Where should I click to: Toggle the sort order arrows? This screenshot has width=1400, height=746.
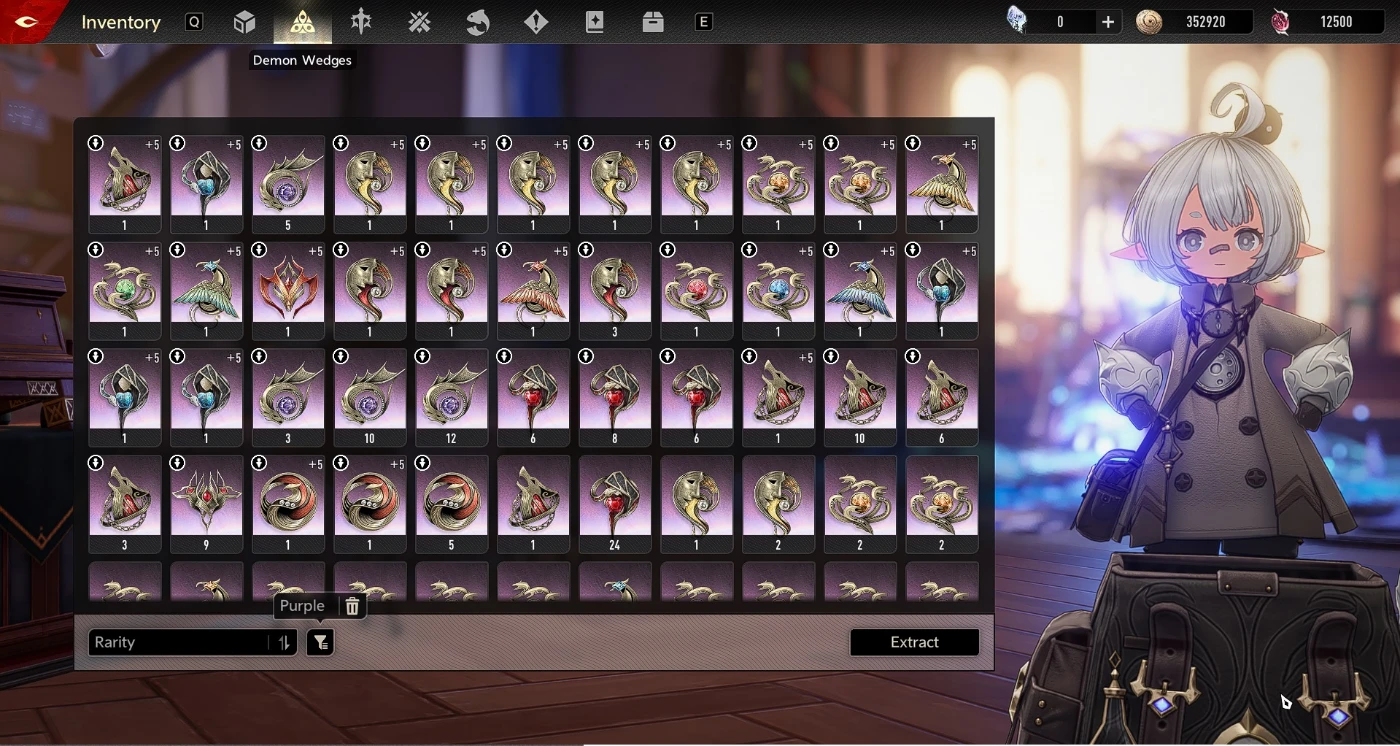(x=285, y=642)
